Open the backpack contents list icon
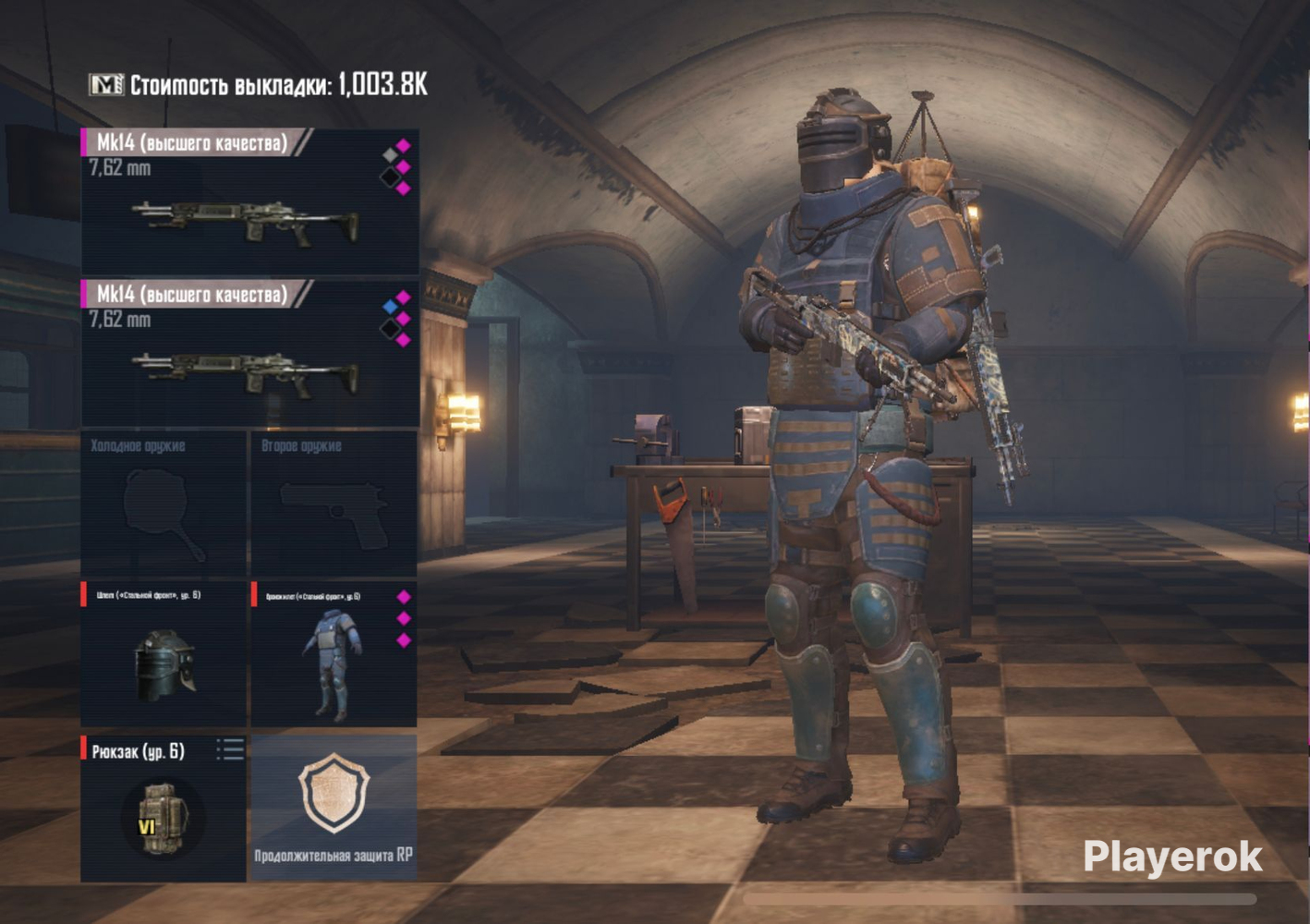1310x924 pixels. (x=230, y=748)
